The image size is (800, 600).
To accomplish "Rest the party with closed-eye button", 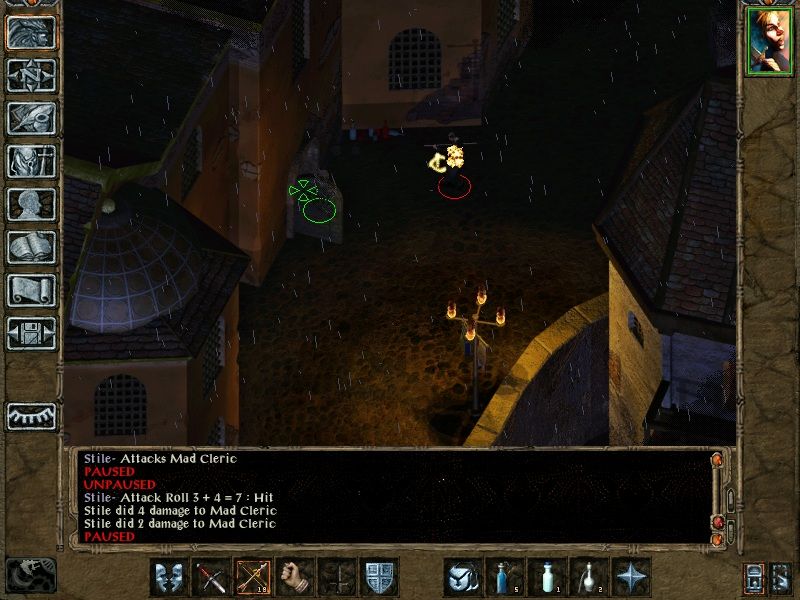I will click(31, 415).
